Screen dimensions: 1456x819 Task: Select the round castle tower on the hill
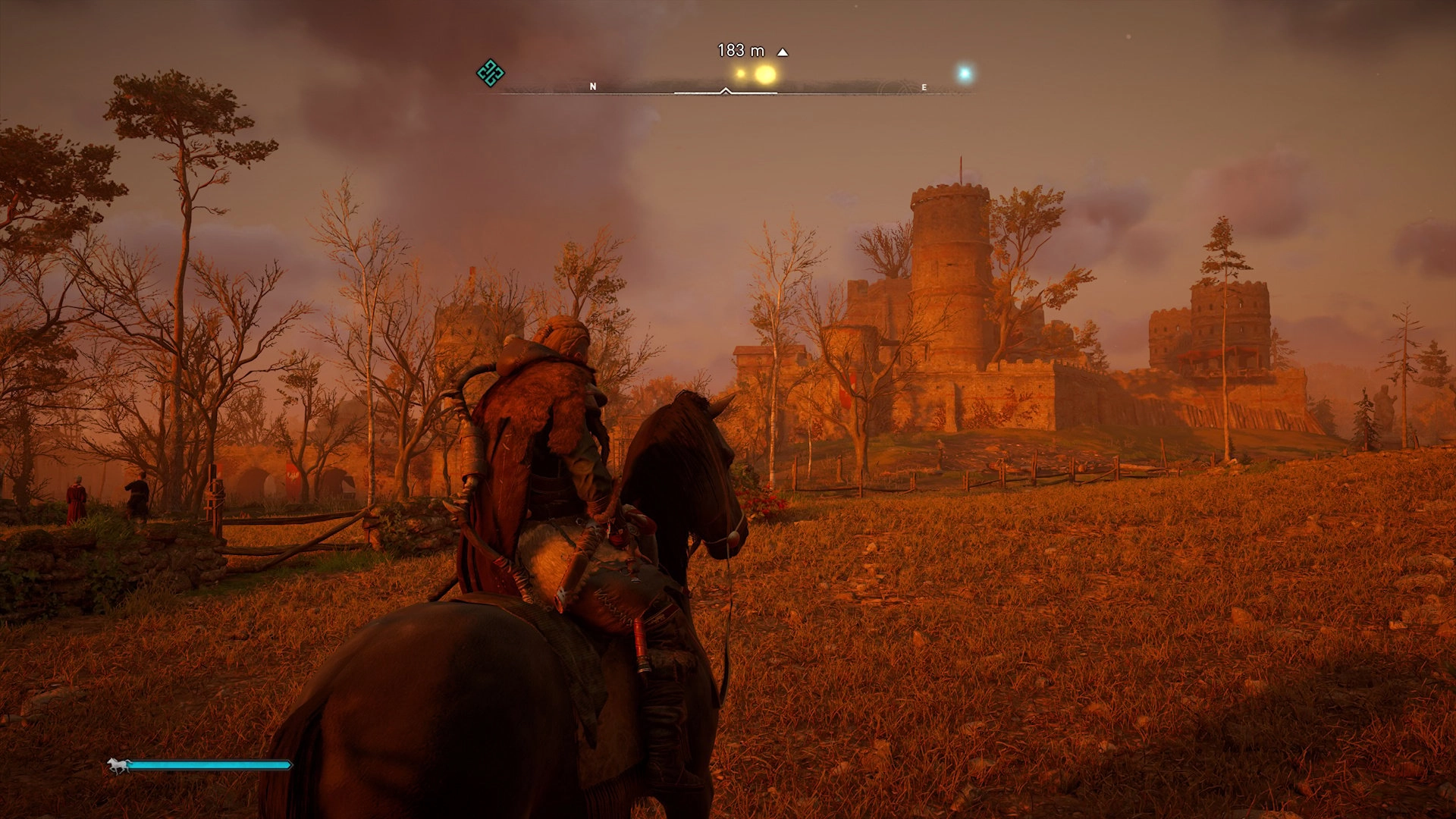click(x=952, y=250)
